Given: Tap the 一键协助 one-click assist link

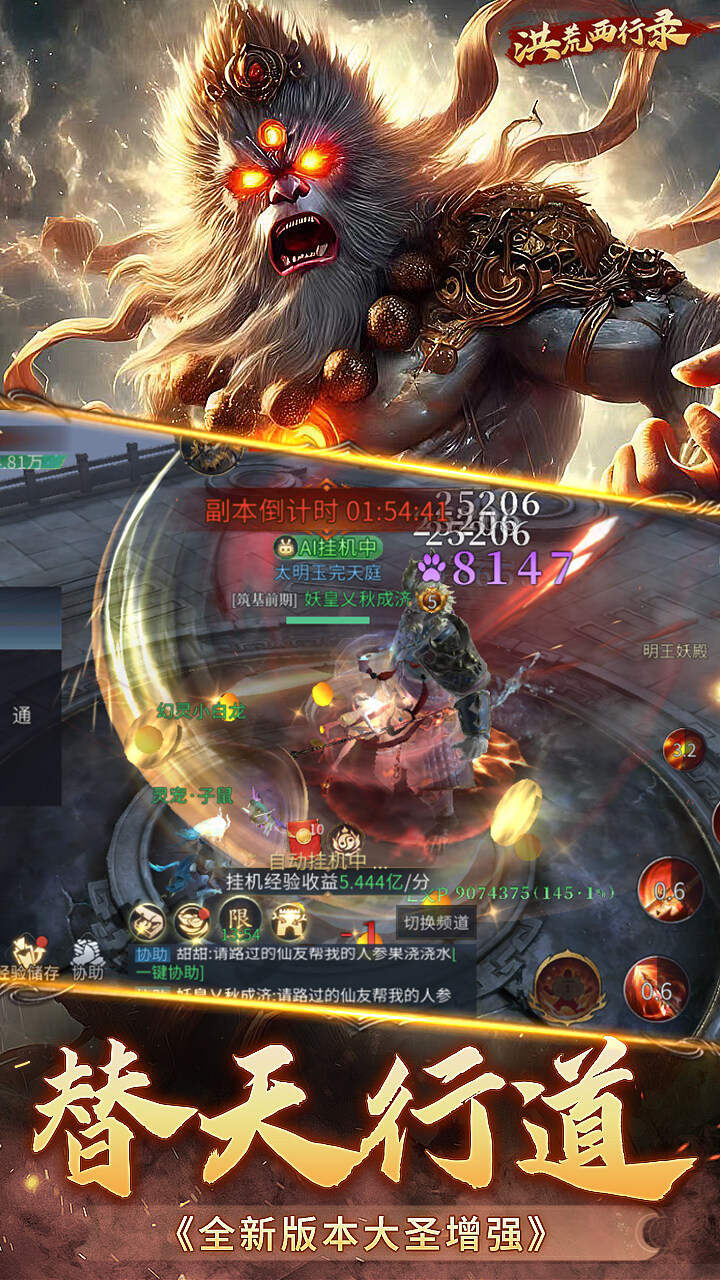Looking at the screenshot, I should [x=171, y=972].
